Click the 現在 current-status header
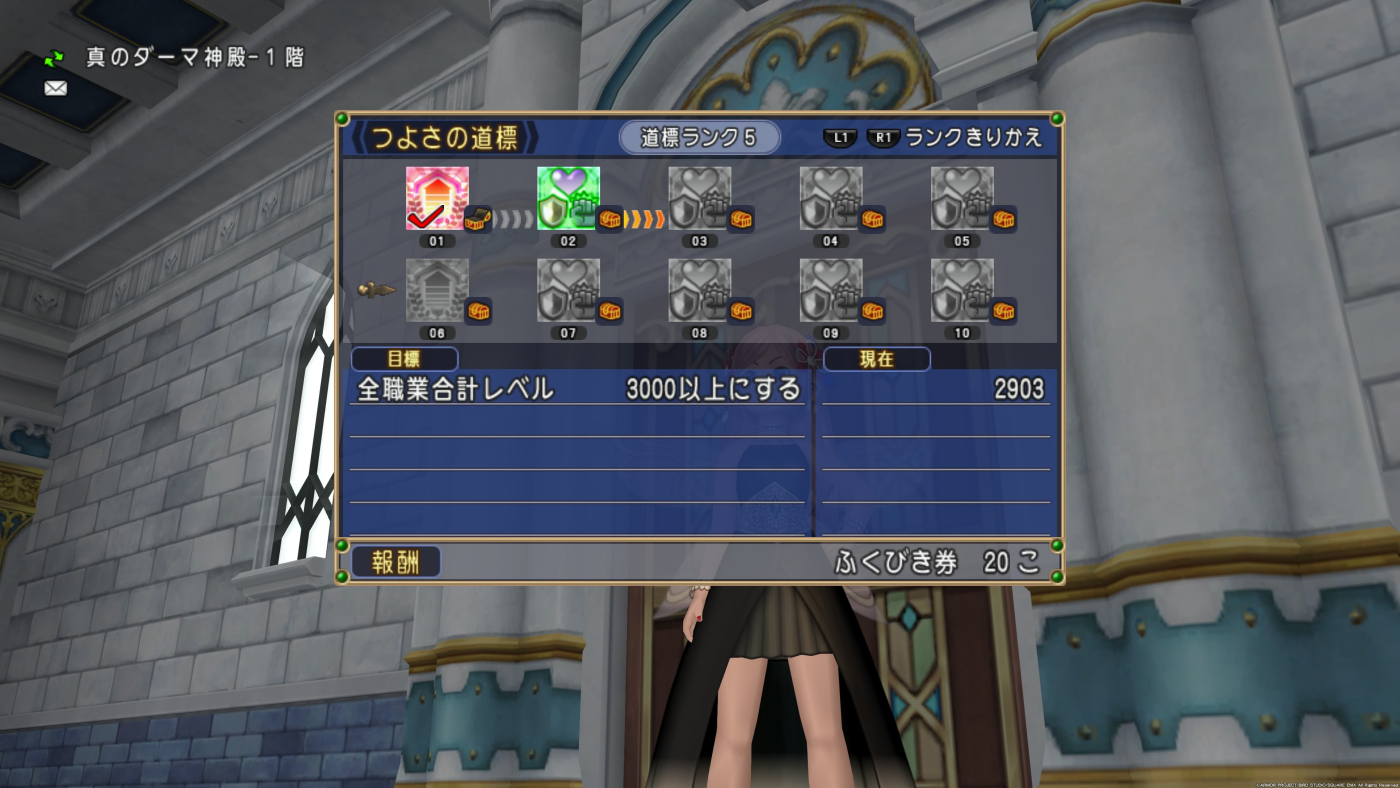 [876, 359]
